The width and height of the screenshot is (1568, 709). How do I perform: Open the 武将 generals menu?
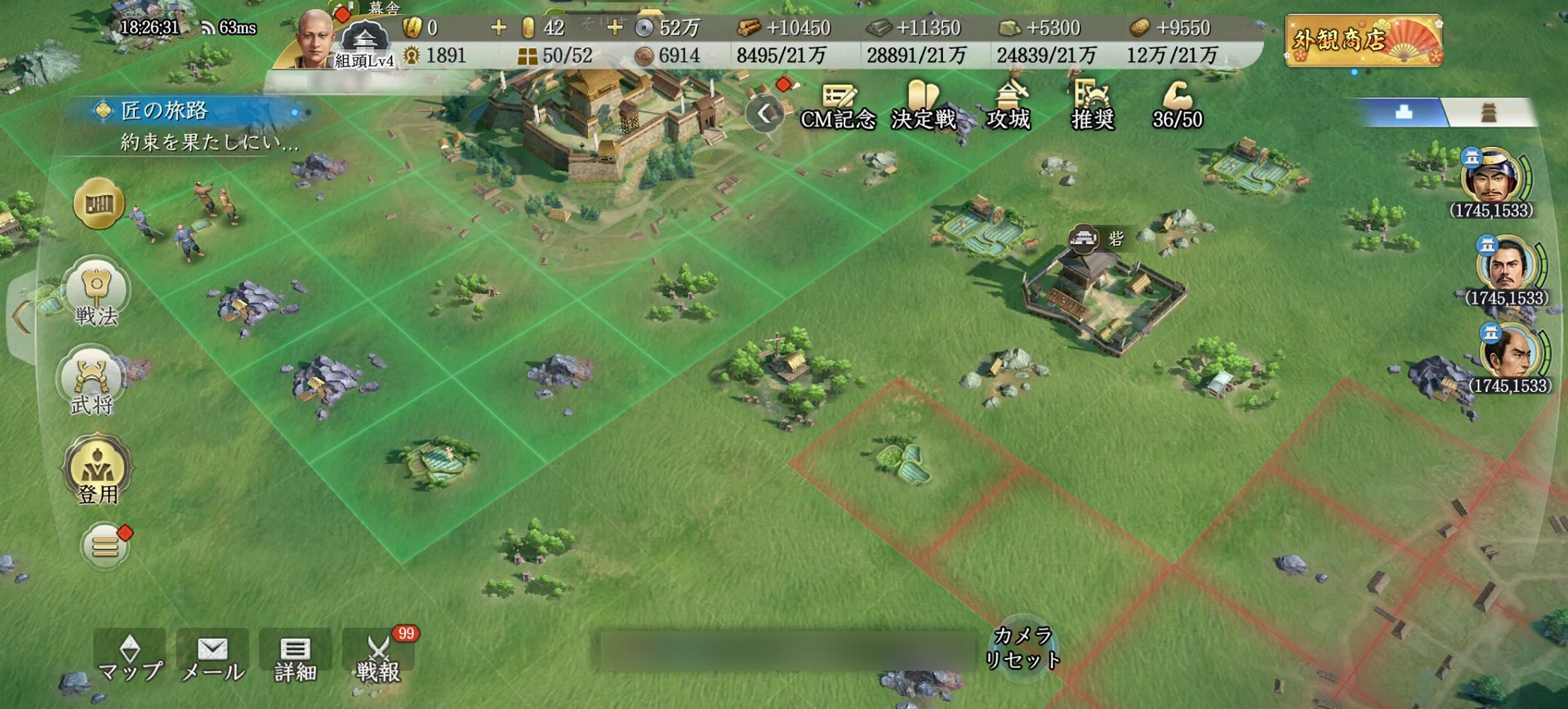coord(92,382)
